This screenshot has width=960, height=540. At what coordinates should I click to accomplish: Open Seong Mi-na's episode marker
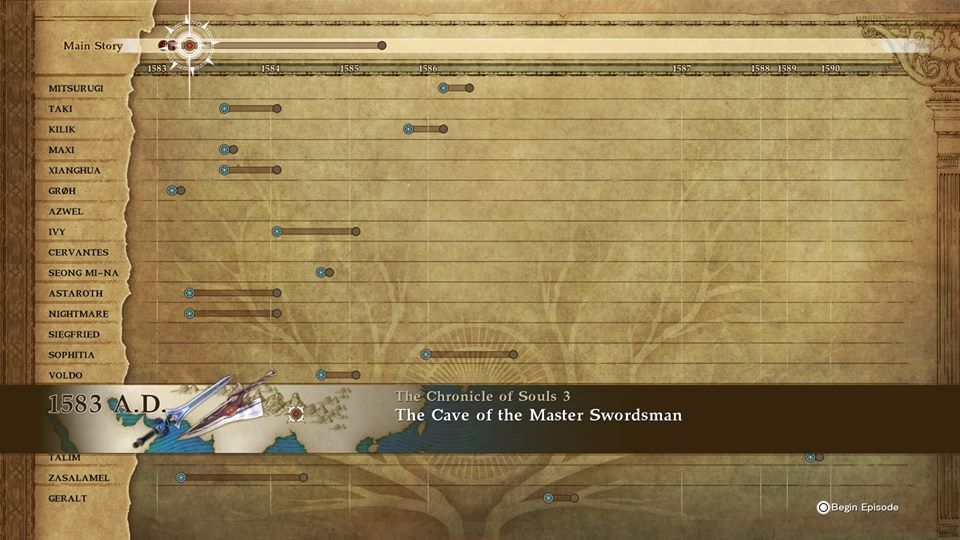click(x=321, y=272)
